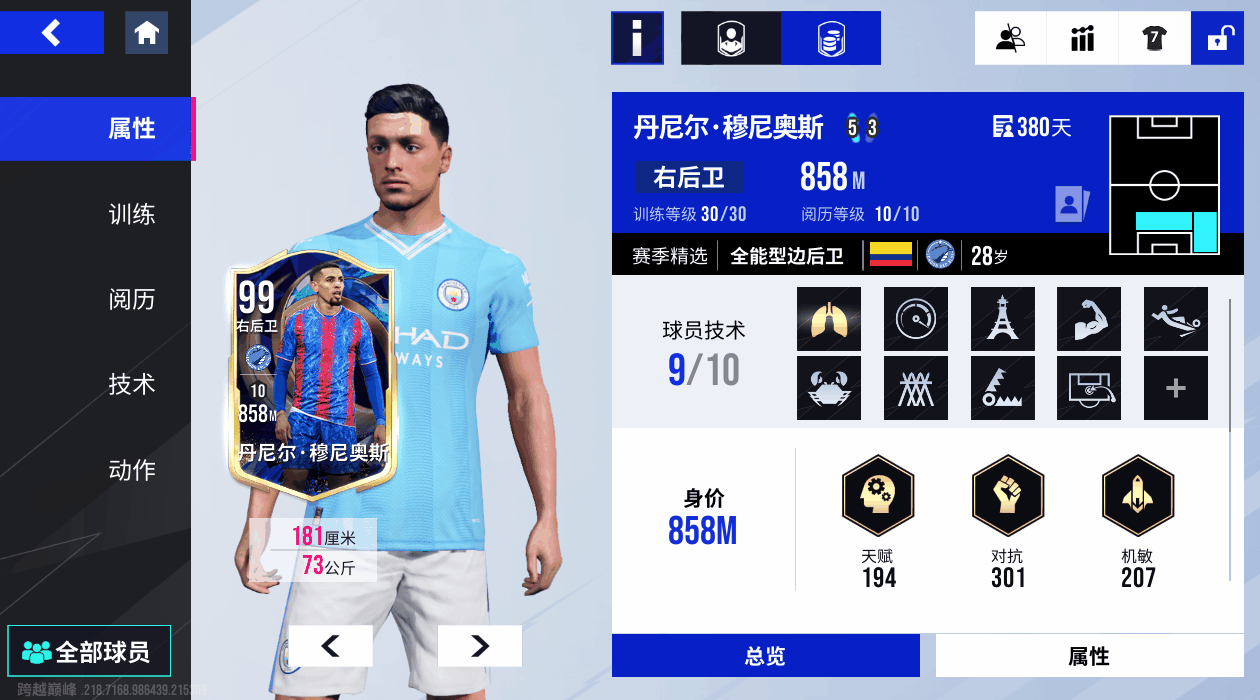Return to the home screen
1260x700 pixels.
tap(146, 33)
